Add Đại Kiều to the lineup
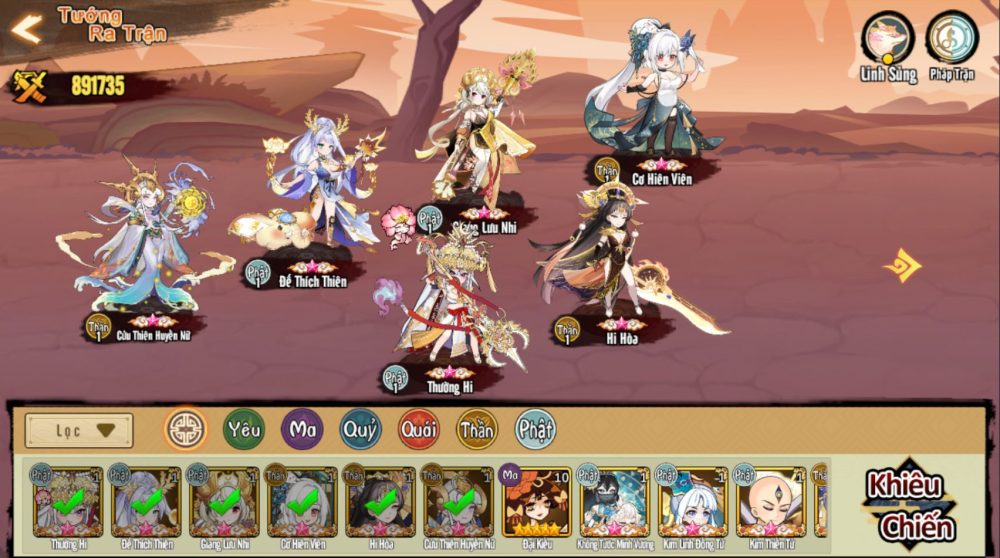Screen dimensions: 1000x558 536,501
